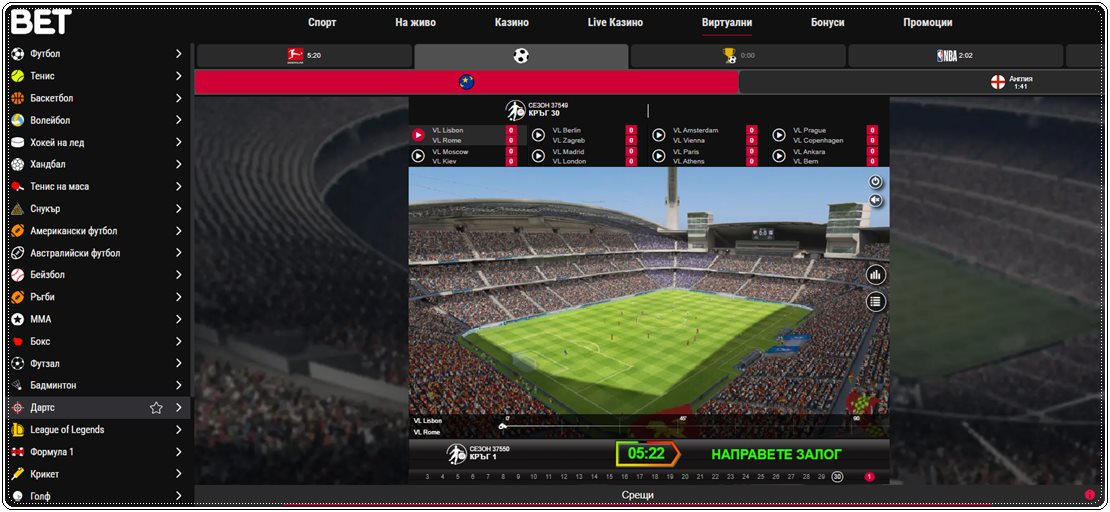The width and height of the screenshot is (1110, 512).
Task: Jump to round 30 in the round selector
Action: pos(837,477)
